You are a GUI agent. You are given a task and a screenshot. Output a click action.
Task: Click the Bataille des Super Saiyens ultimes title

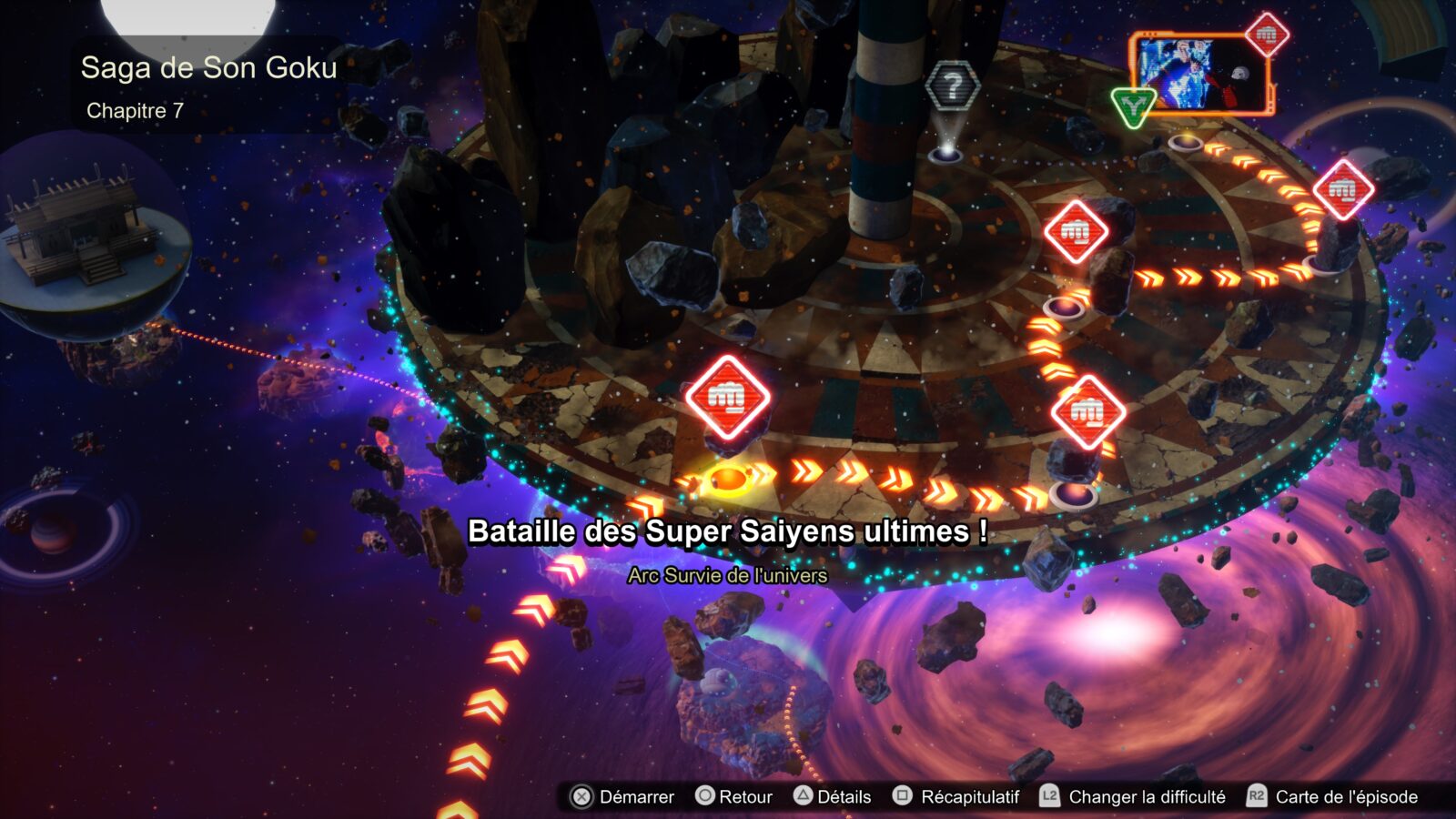pos(728,531)
